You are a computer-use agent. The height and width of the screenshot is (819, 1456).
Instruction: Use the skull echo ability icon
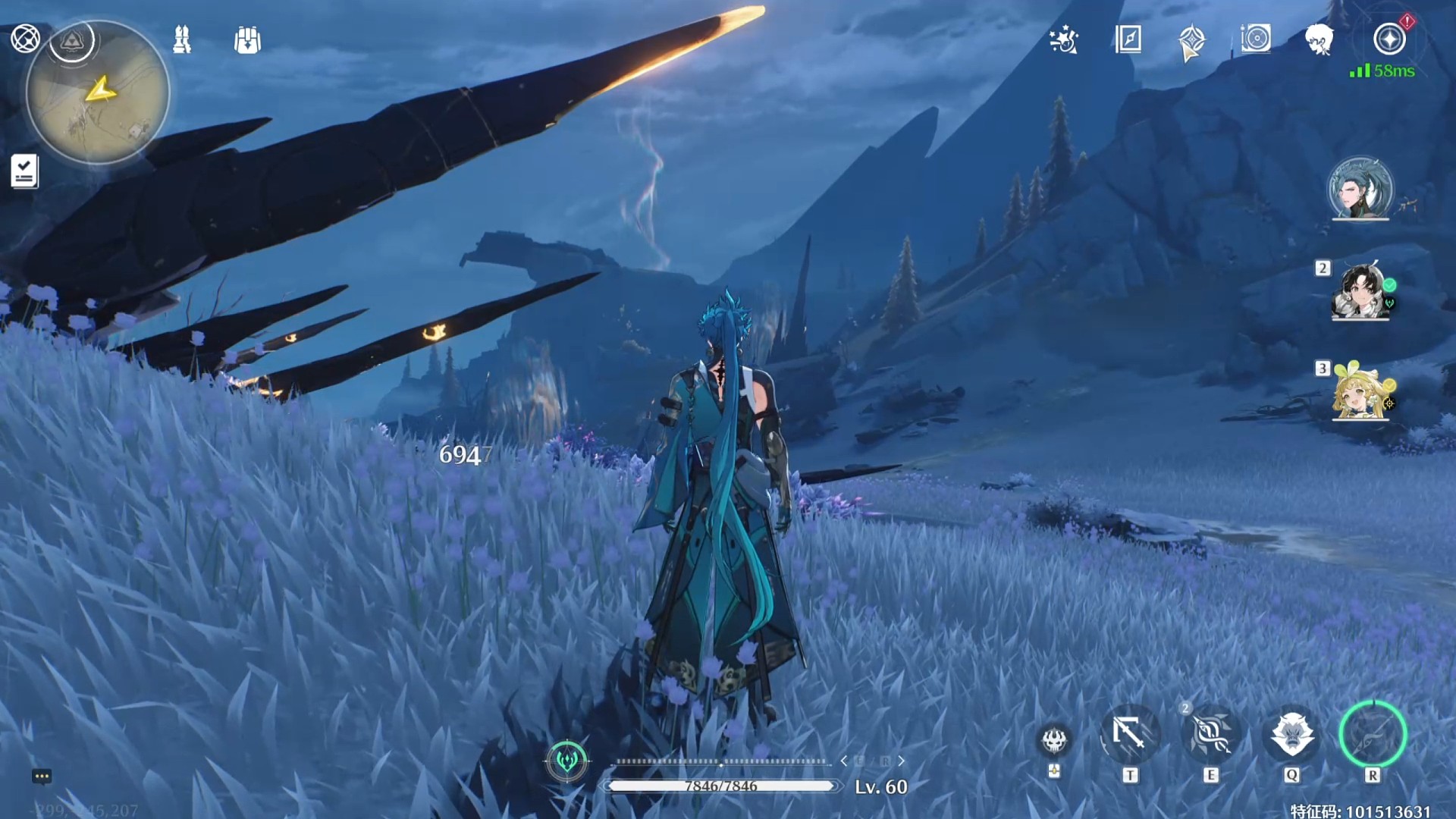click(1054, 741)
